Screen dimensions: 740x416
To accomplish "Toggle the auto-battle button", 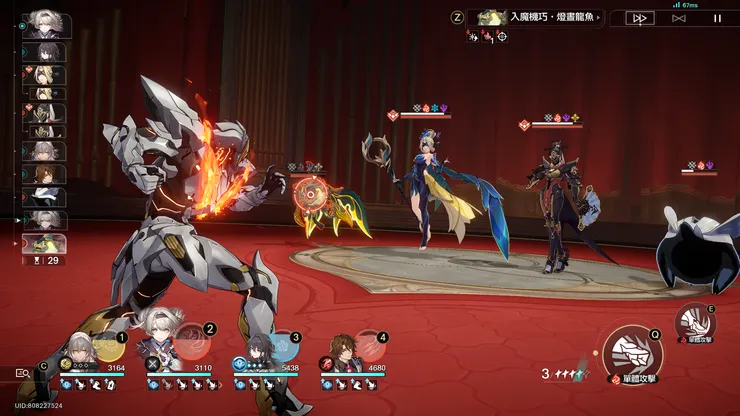I will pyautogui.click(x=679, y=18).
